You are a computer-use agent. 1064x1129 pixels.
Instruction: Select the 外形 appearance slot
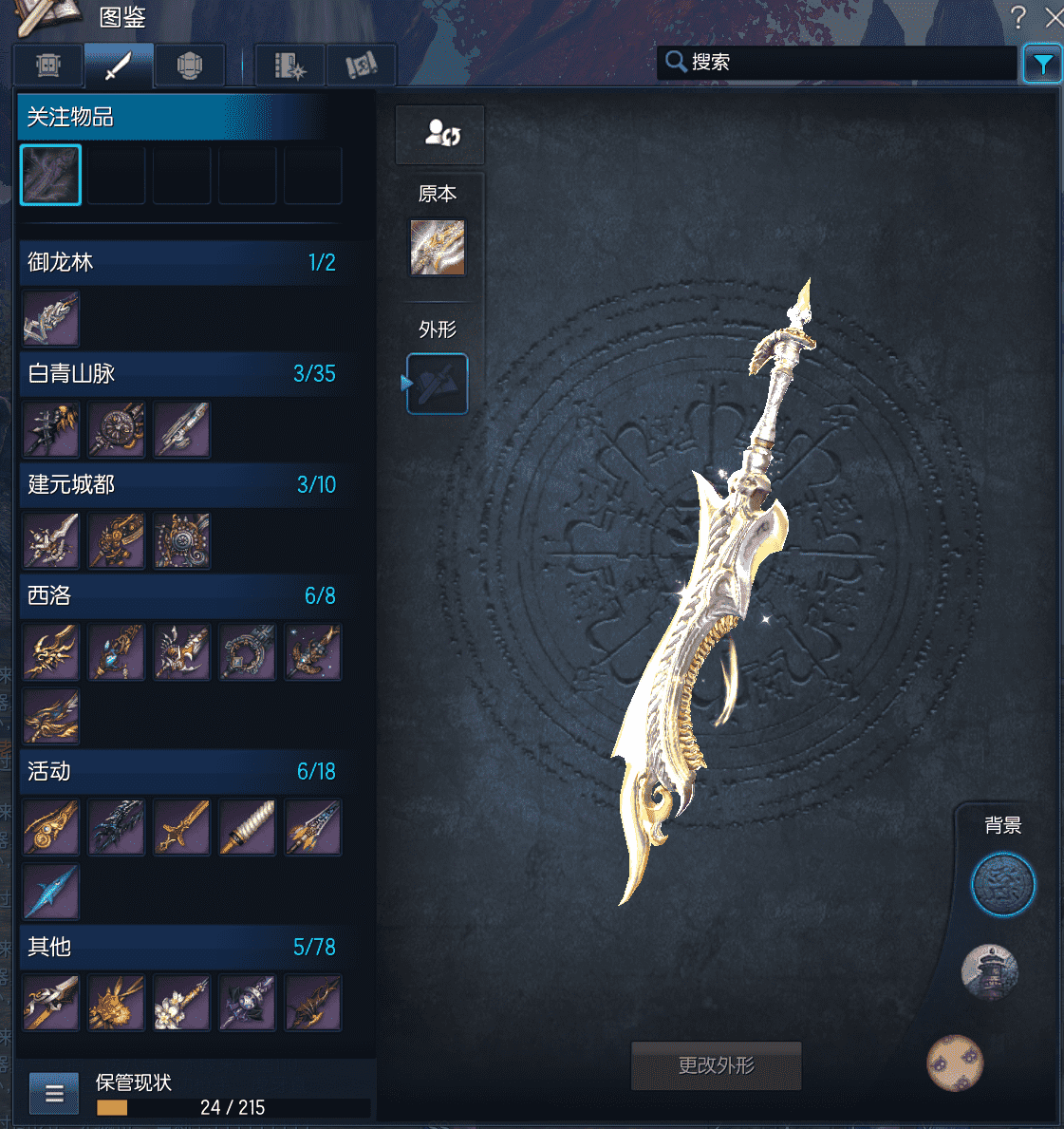click(x=438, y=384)
